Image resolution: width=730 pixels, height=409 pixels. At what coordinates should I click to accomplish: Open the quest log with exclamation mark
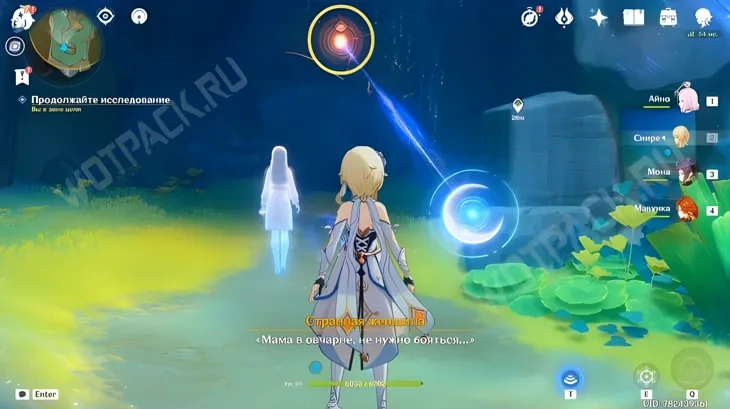pyautogui.click(x=20, y=75)
